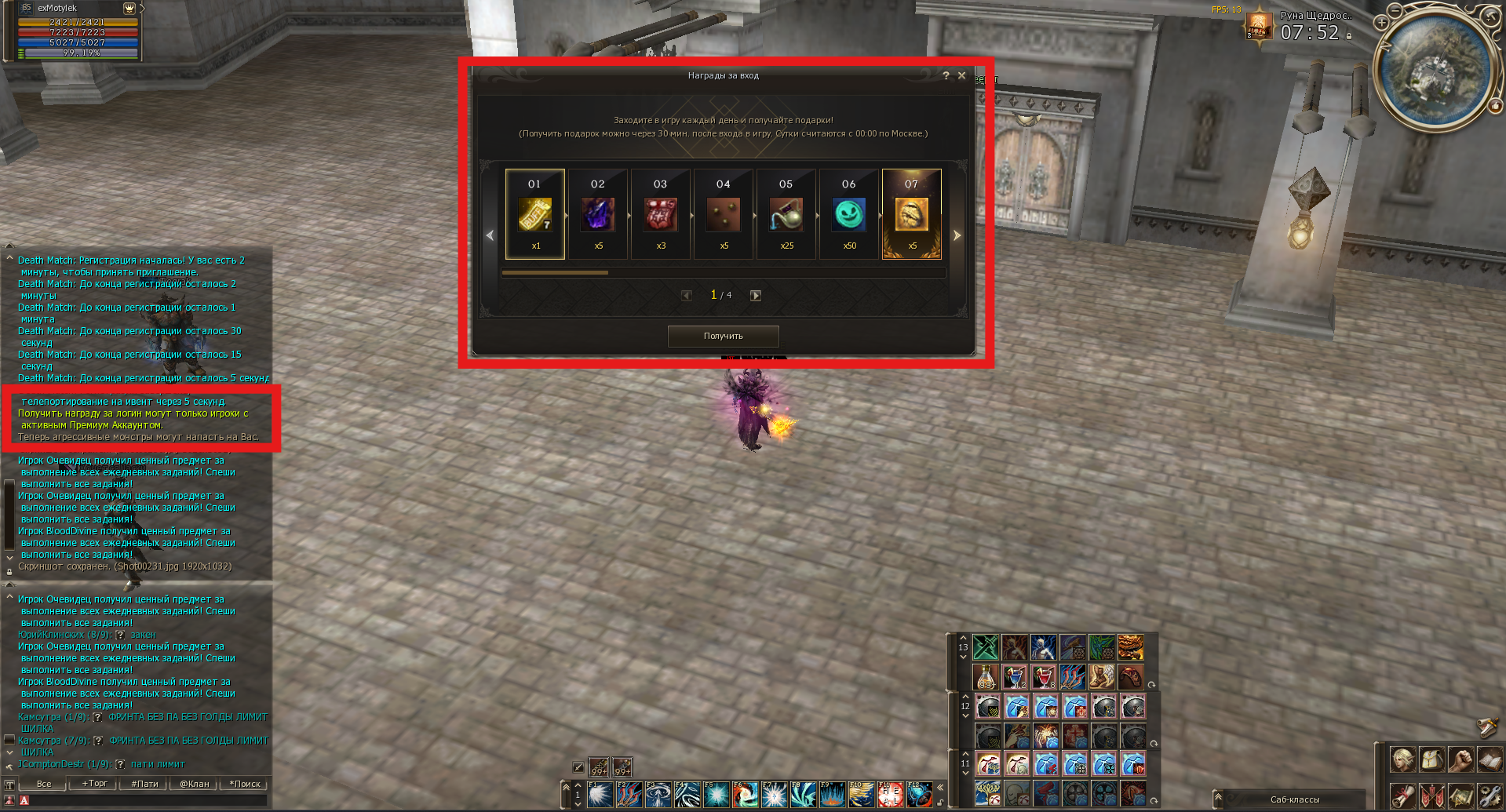
Task: Select the character info head icon
Action: (x=1403, y=759)
